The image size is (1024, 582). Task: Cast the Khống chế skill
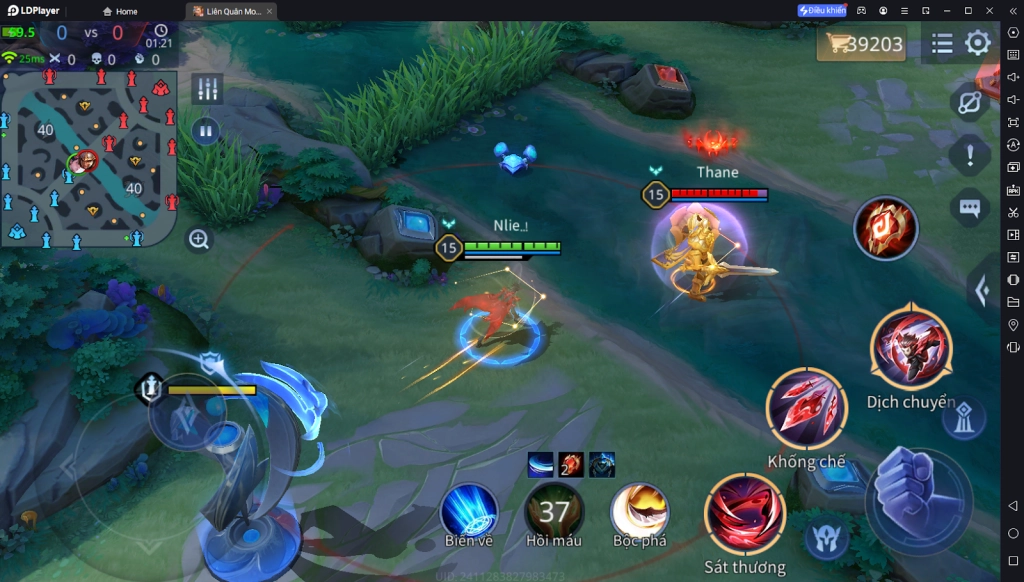coord(806,408)
